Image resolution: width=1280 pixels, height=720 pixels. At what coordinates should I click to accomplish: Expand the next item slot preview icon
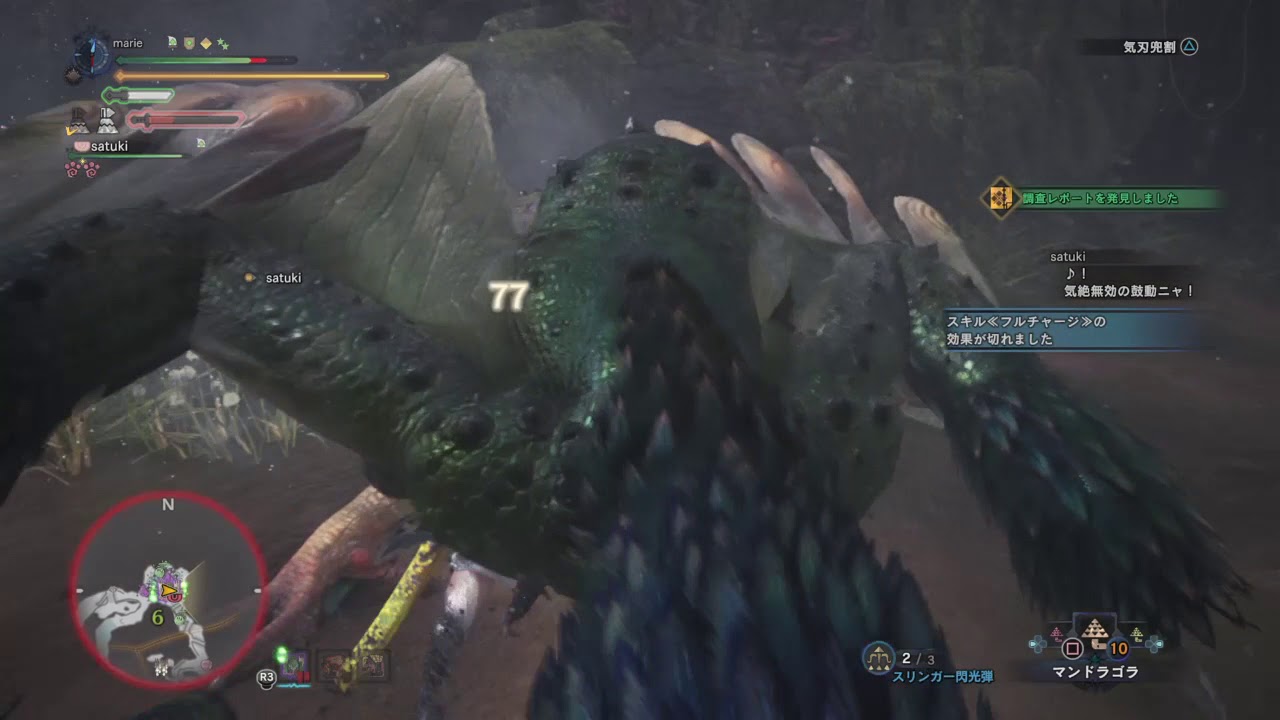click(x=1136, y=632)
